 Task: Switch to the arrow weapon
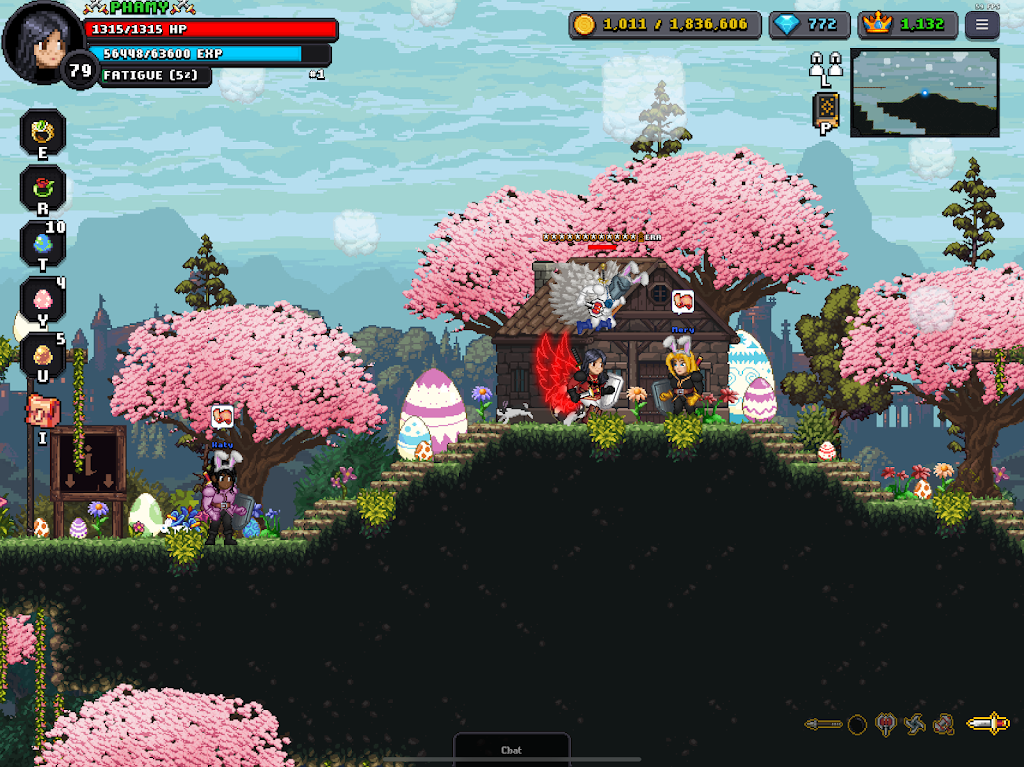point(823,724)
